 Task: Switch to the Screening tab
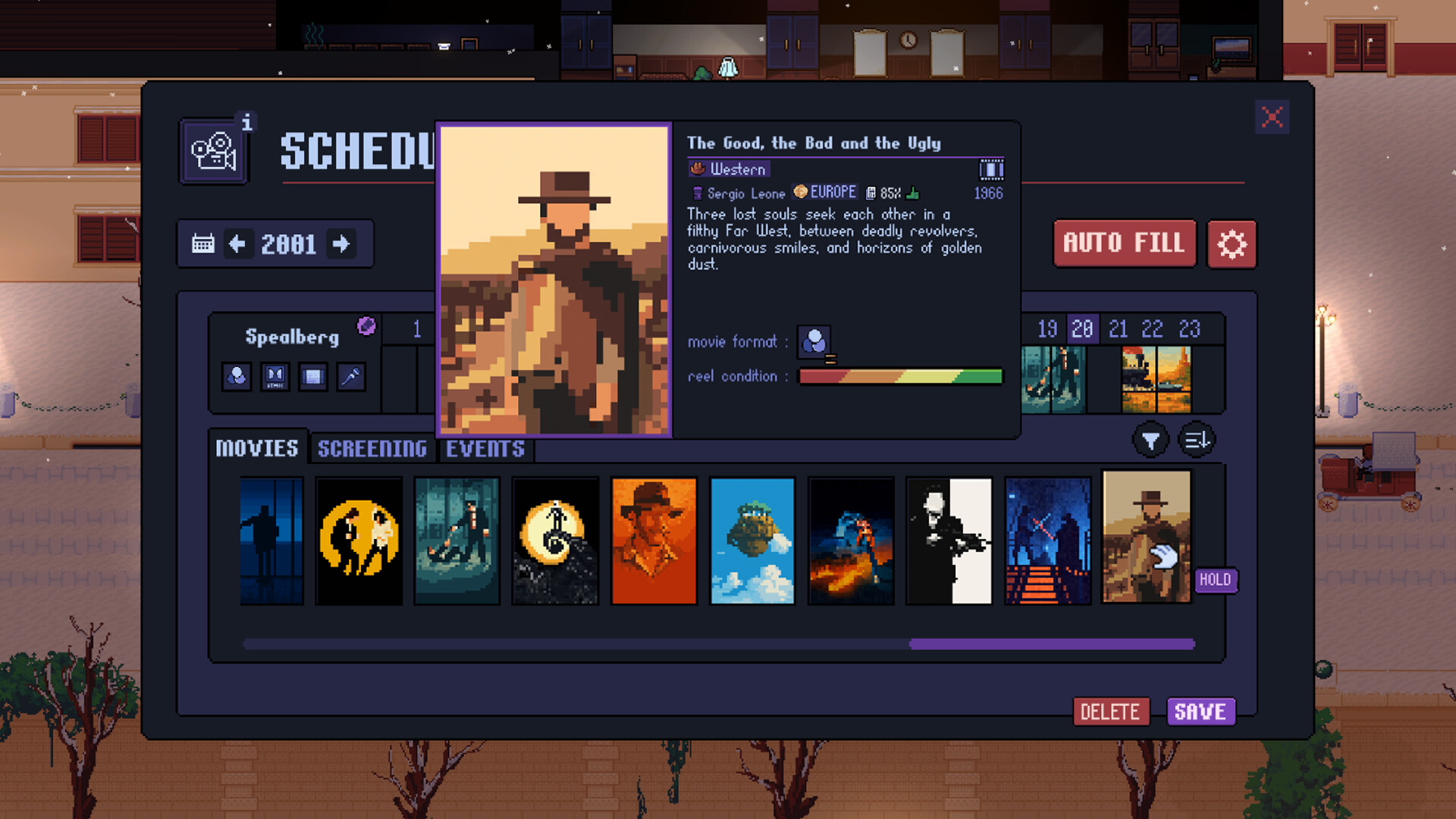pyautogui.click(x=372, y=449)
